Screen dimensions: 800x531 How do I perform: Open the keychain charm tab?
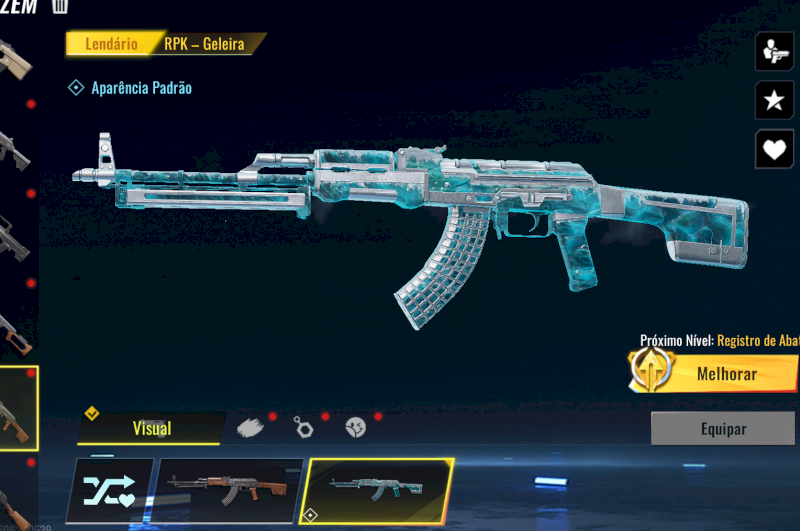pyautogui.click(x=305, y=428)
